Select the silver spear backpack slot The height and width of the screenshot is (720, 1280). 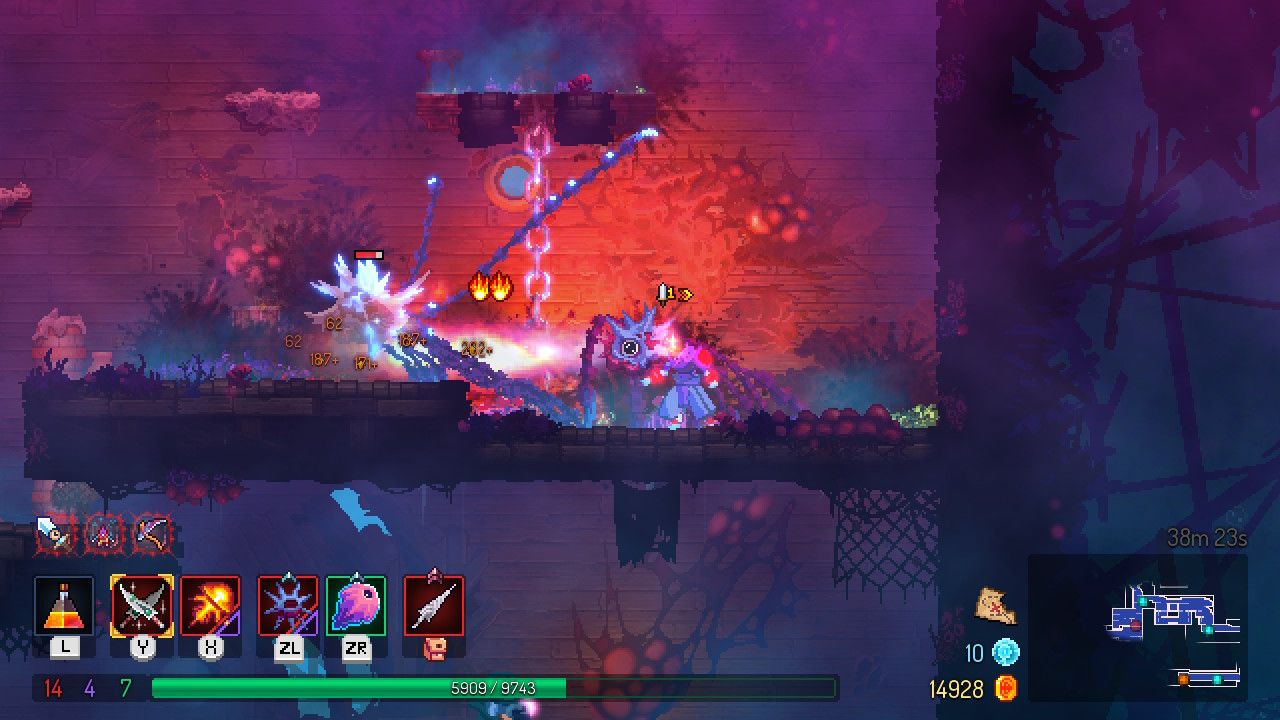434,605
